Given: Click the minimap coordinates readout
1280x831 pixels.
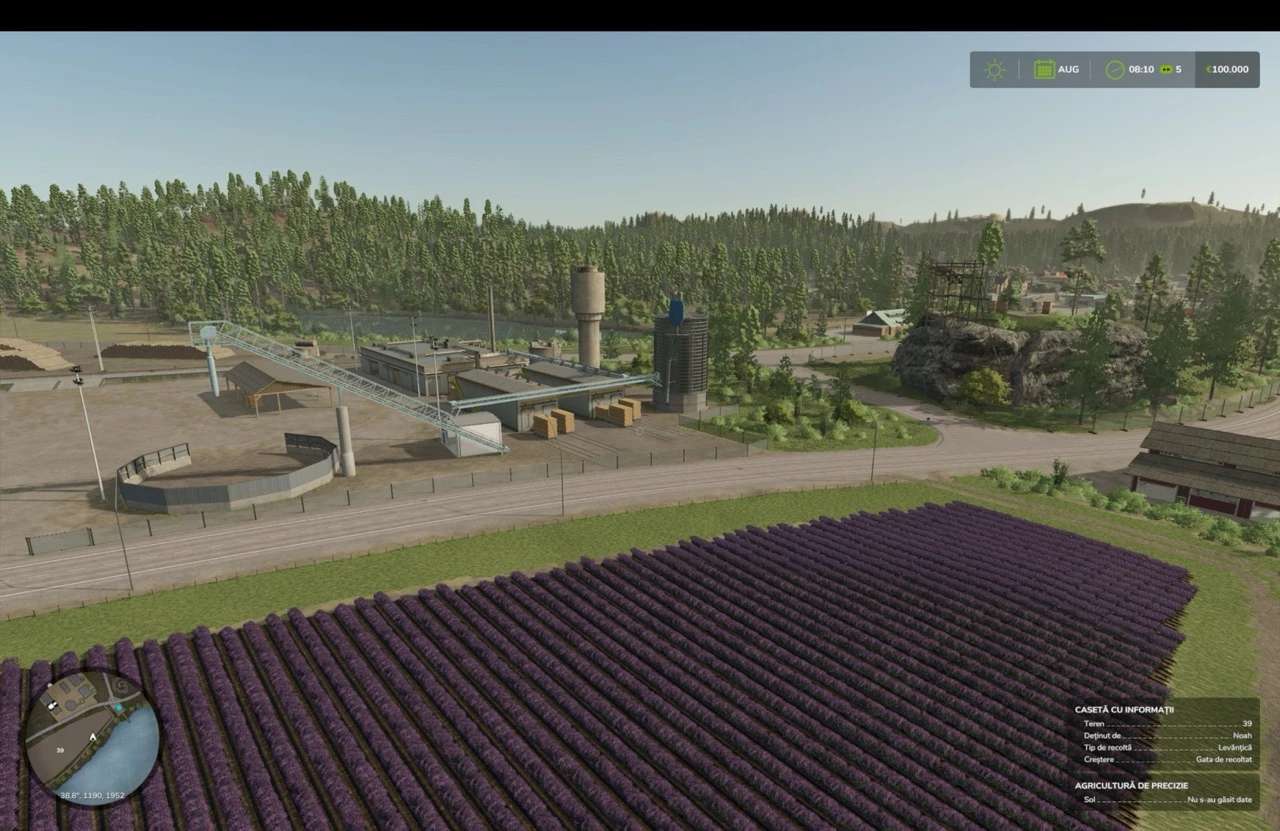Looking at the screenshot, I should coord(92,795).
